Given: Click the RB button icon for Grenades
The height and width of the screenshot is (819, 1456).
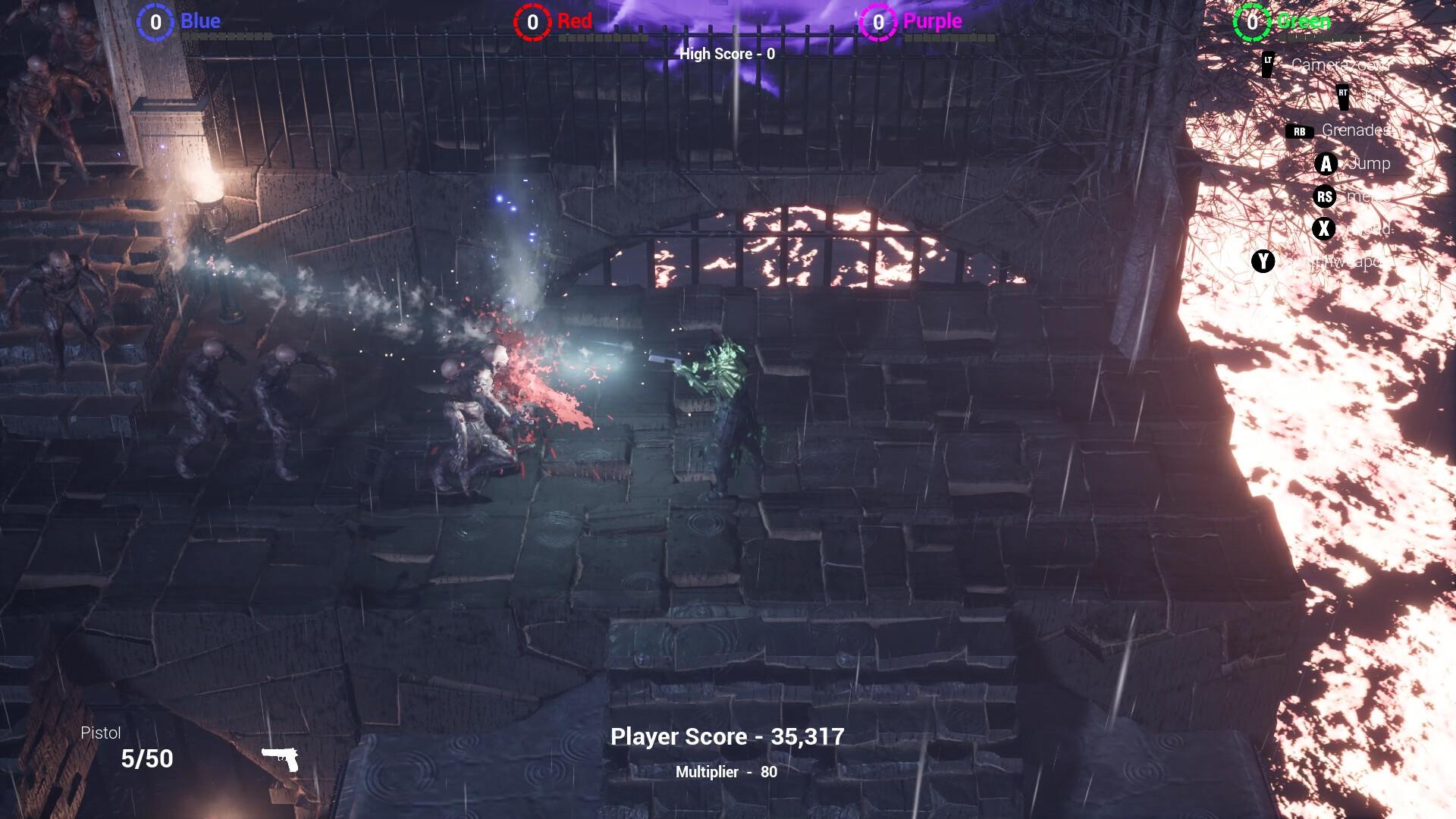Looking at the screenshot, I should (x=1298, y=130).
